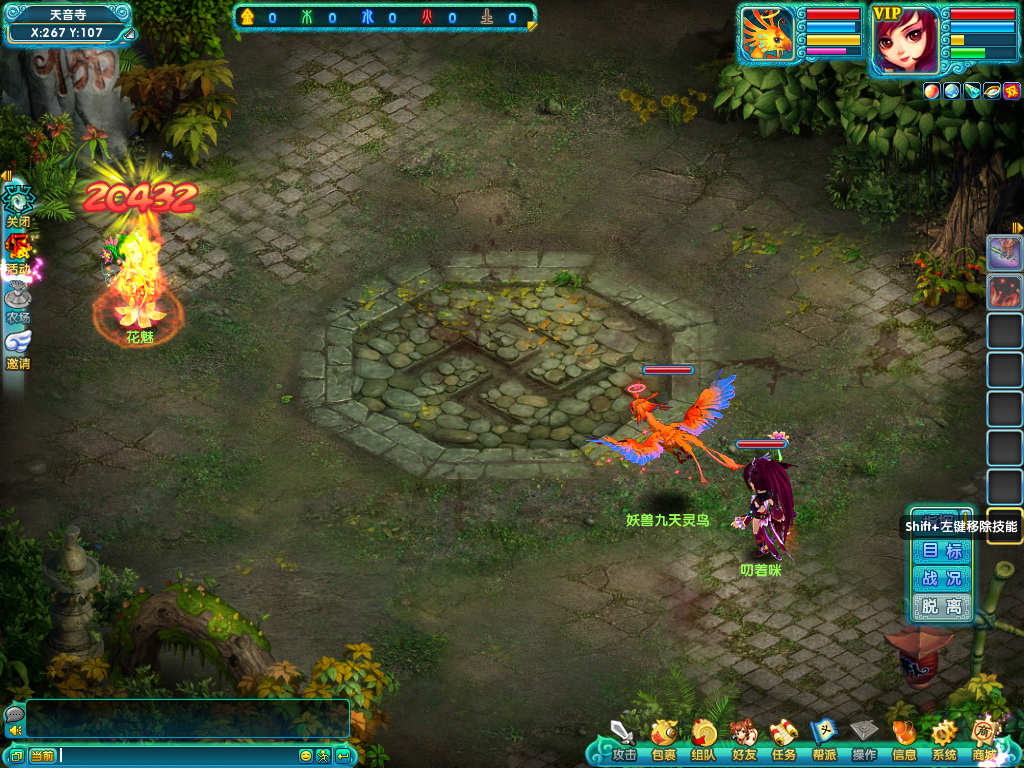The height and width of the screenshot is (768, 1024).
Task: Open the 任务 quest scroll
Action: pos(783,738)
